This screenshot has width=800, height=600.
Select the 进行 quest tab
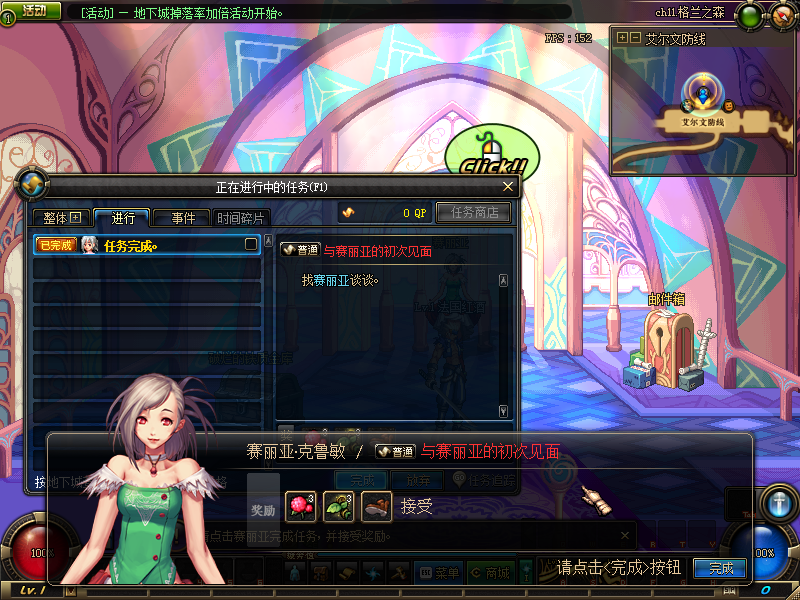pos(122,218)
